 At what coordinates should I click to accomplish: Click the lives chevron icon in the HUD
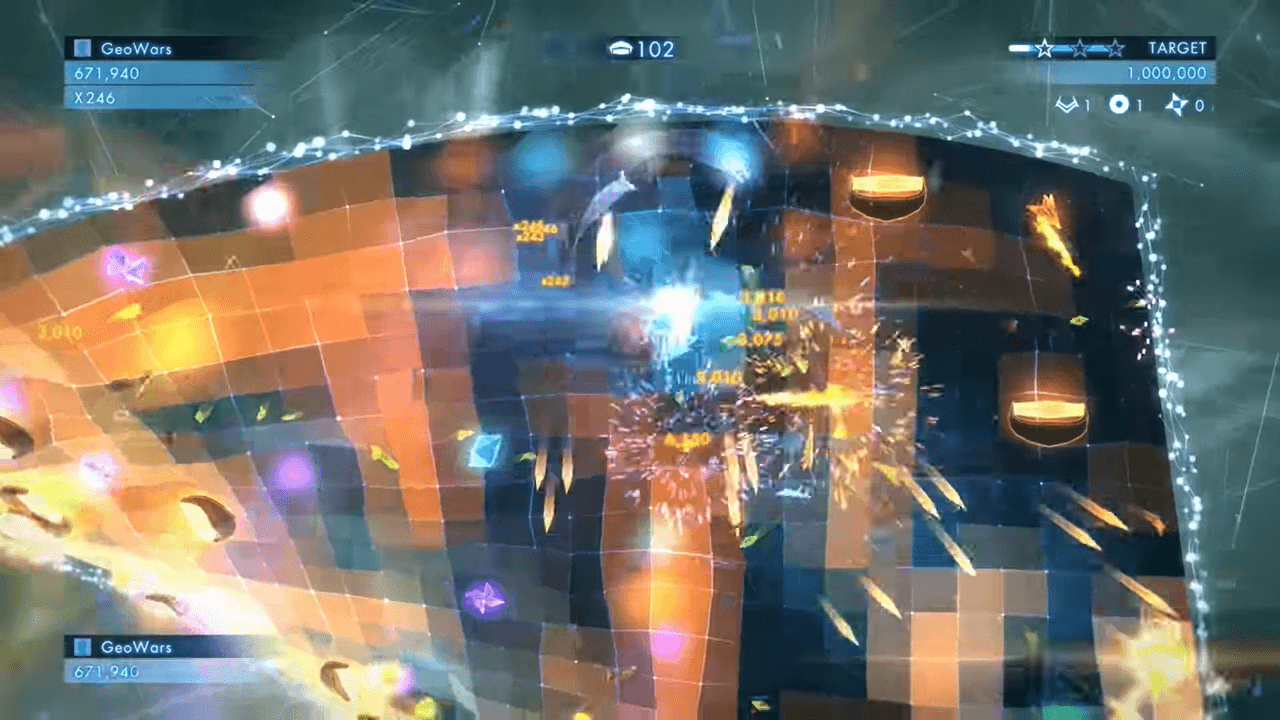click(x=1068, y=103)
